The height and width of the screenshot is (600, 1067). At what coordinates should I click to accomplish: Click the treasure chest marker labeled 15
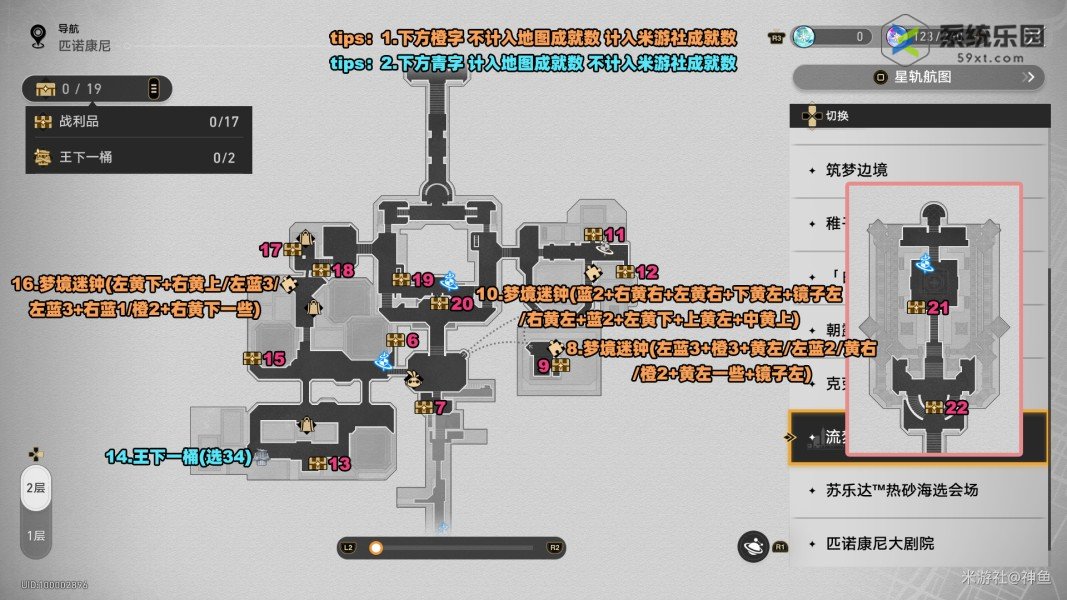coord(252,358)
